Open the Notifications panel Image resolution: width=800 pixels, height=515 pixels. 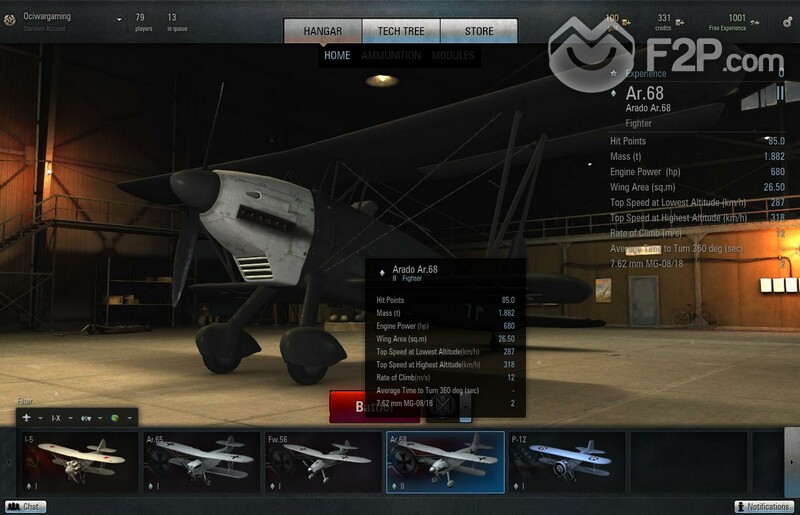pyautogui.click(x=764, y=507)
